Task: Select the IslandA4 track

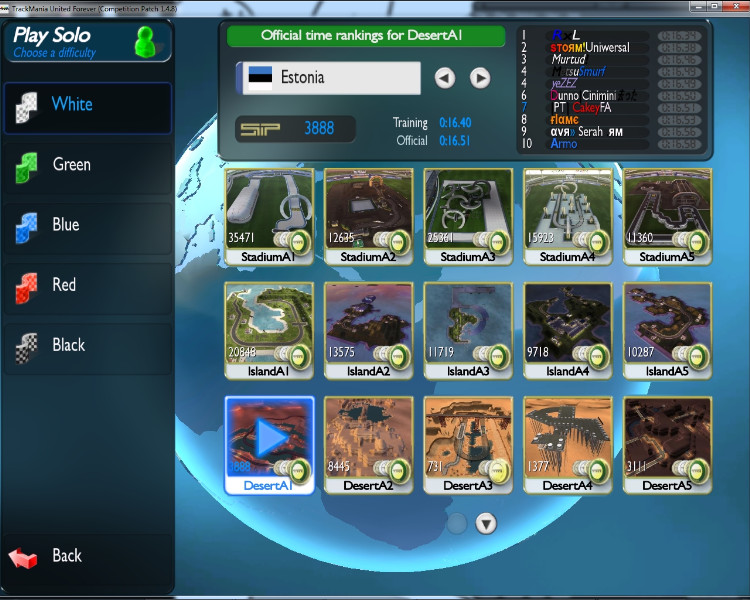Action: [568, 329]
